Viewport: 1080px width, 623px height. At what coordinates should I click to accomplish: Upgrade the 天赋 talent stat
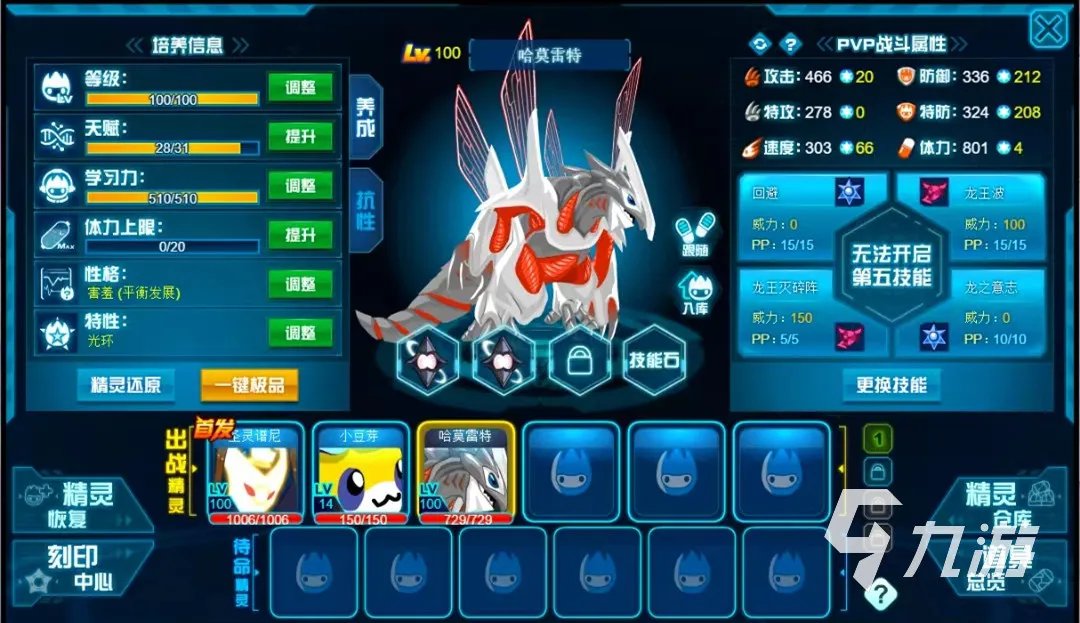pos(300,136)
